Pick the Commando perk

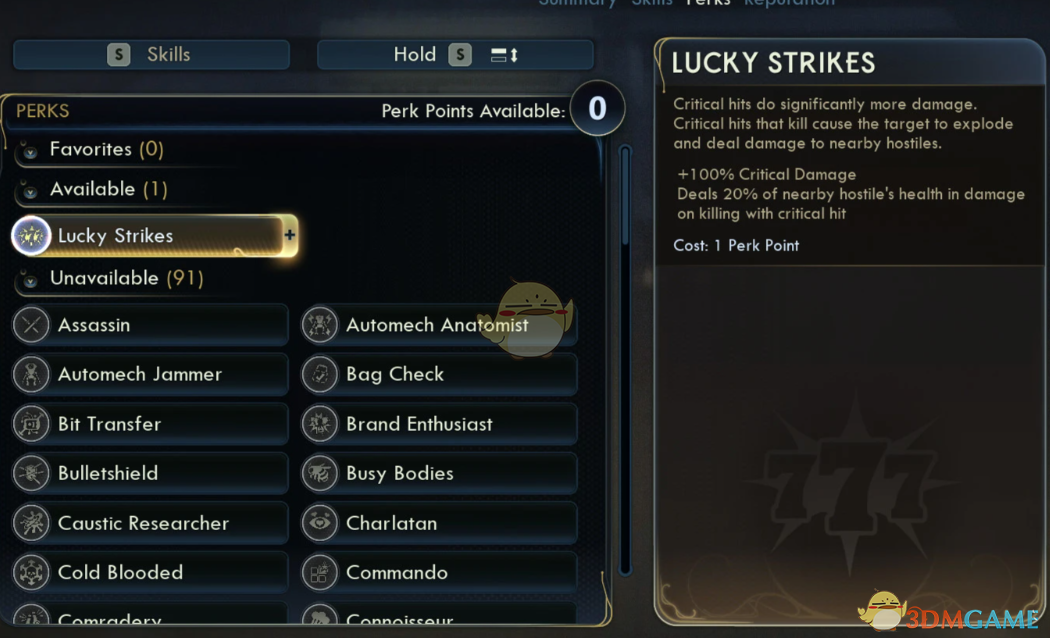[439, 572]
